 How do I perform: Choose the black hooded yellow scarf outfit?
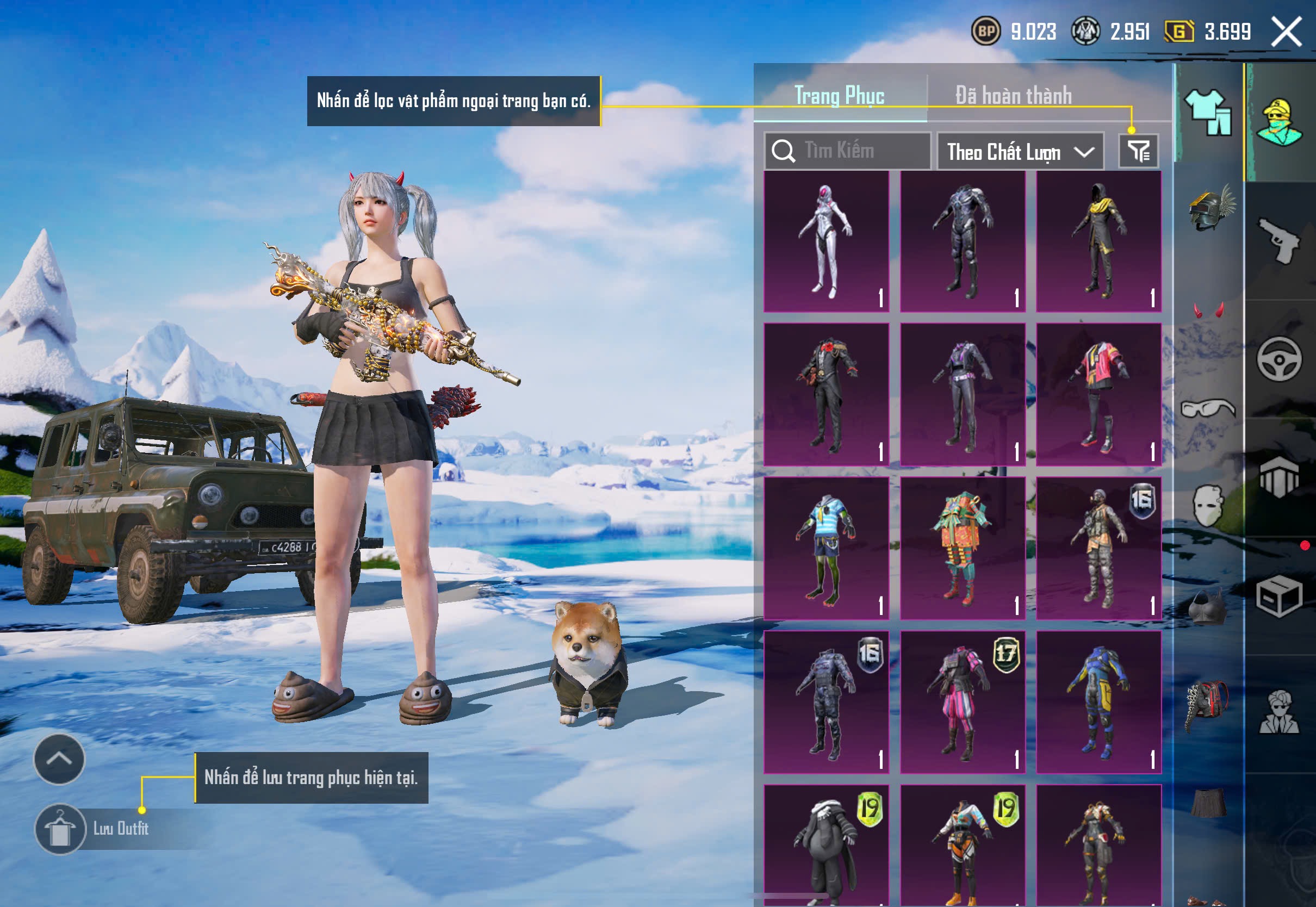coord(1098,241)
